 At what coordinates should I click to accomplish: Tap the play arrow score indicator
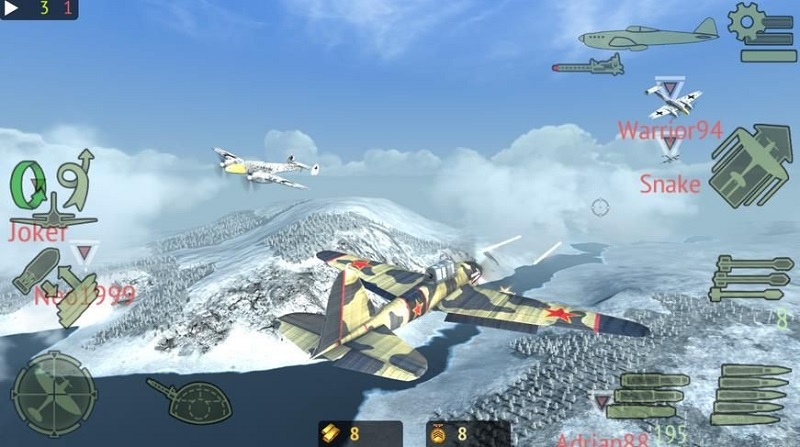(x=14, y=9)
